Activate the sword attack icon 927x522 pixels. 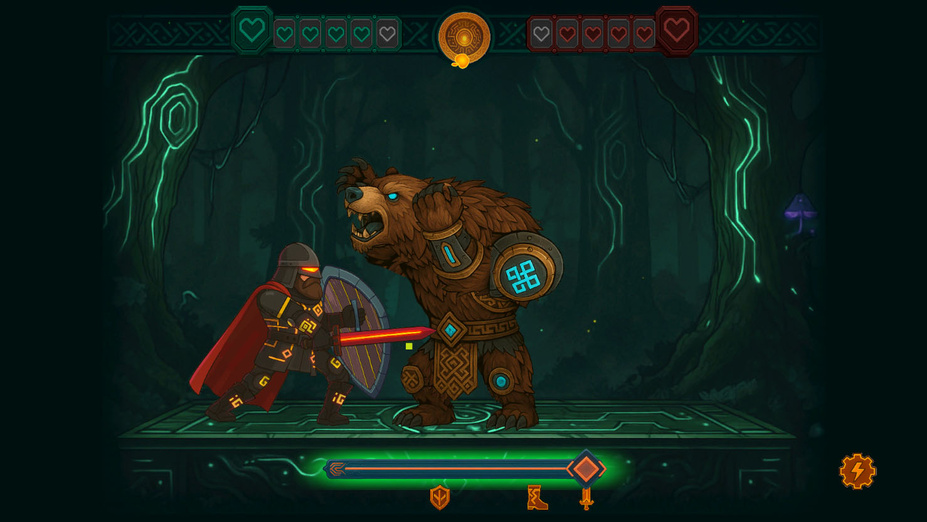pyautogui.click(x=586, y=497)
